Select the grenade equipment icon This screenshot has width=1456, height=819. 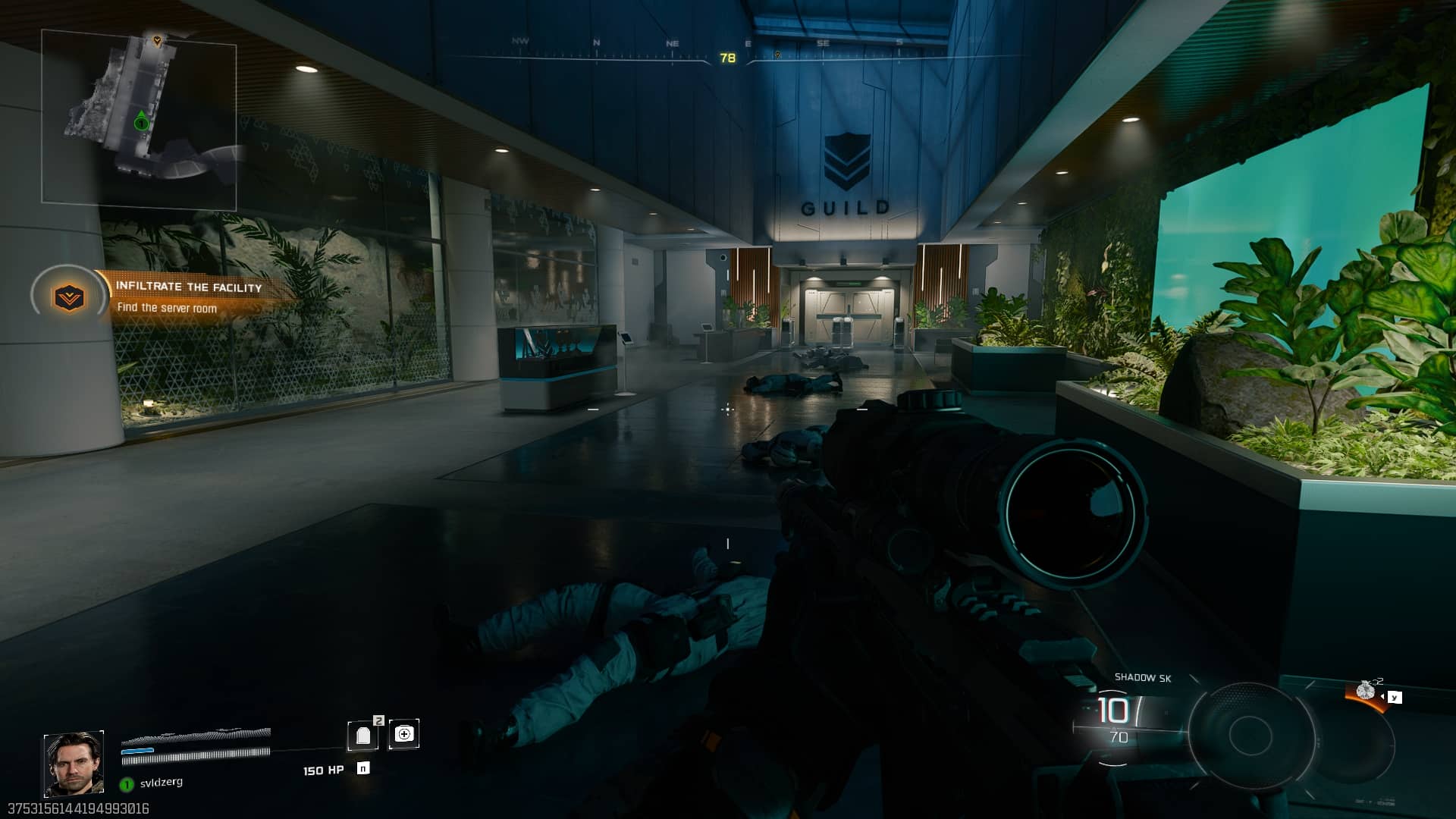point(1366,689)
